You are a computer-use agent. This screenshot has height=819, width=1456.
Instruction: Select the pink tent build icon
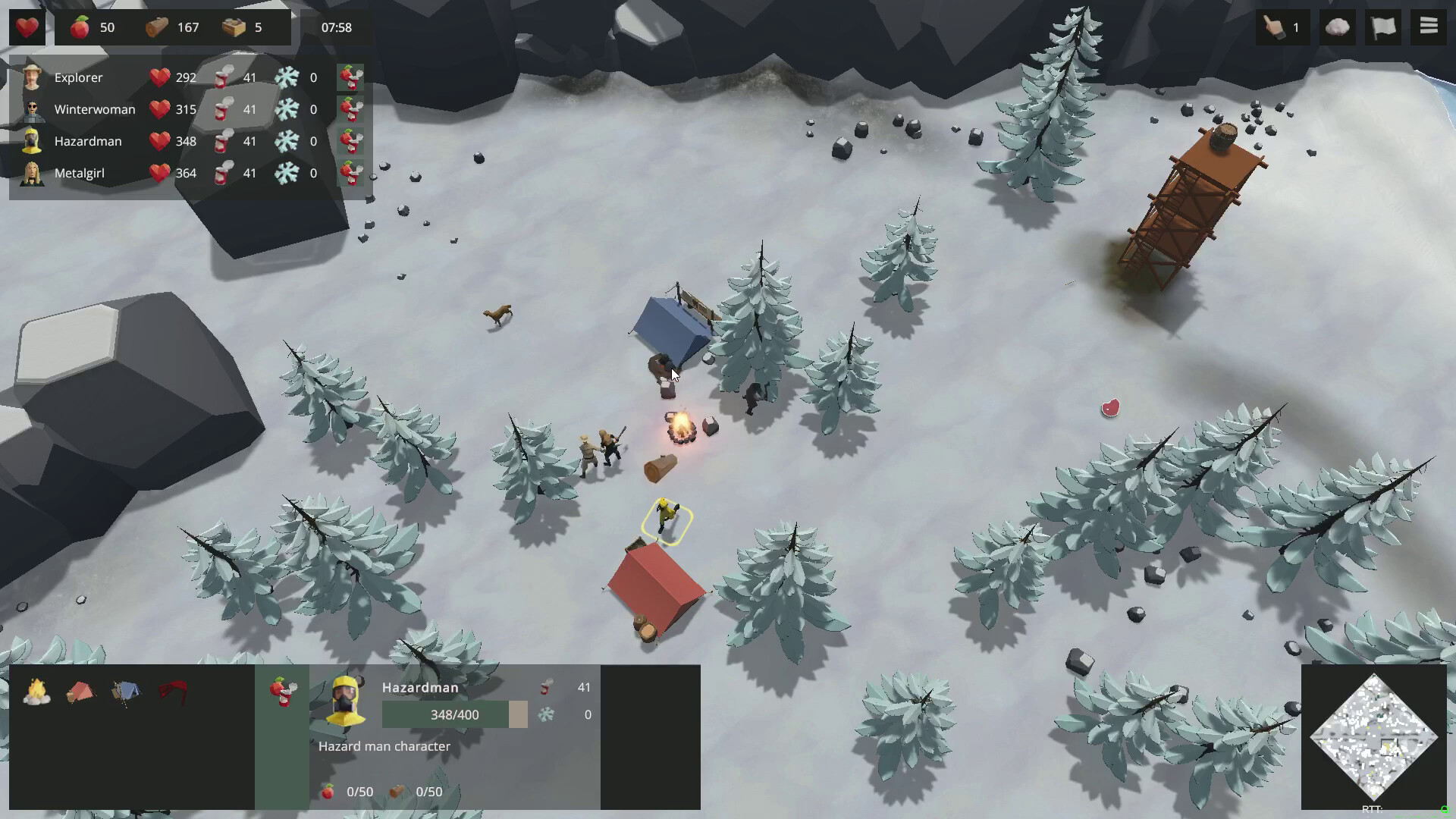pos(80,690)
